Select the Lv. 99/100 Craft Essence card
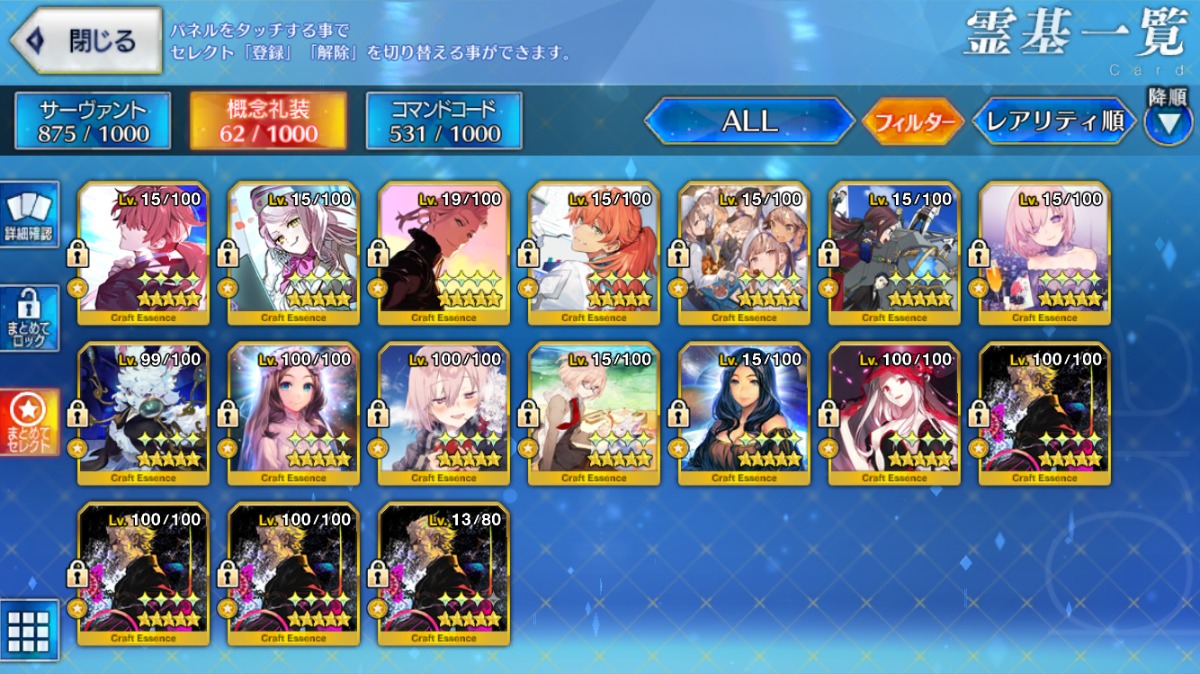 143,413
